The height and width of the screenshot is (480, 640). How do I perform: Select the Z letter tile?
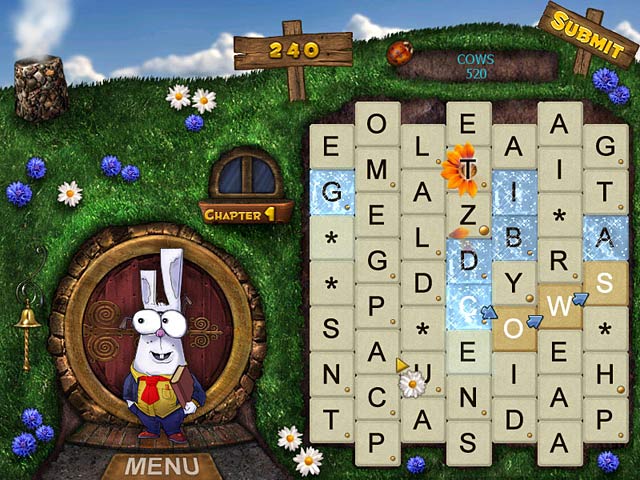coord(468,215)
